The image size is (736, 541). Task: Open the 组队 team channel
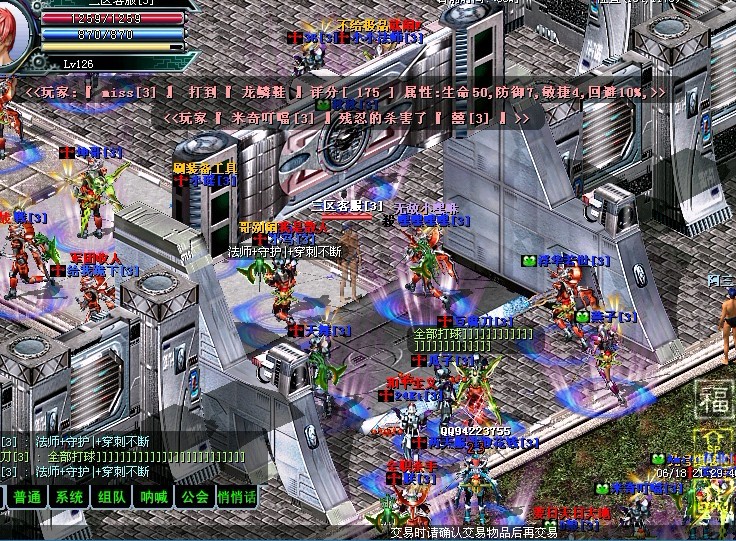click(x=111, y=497)
